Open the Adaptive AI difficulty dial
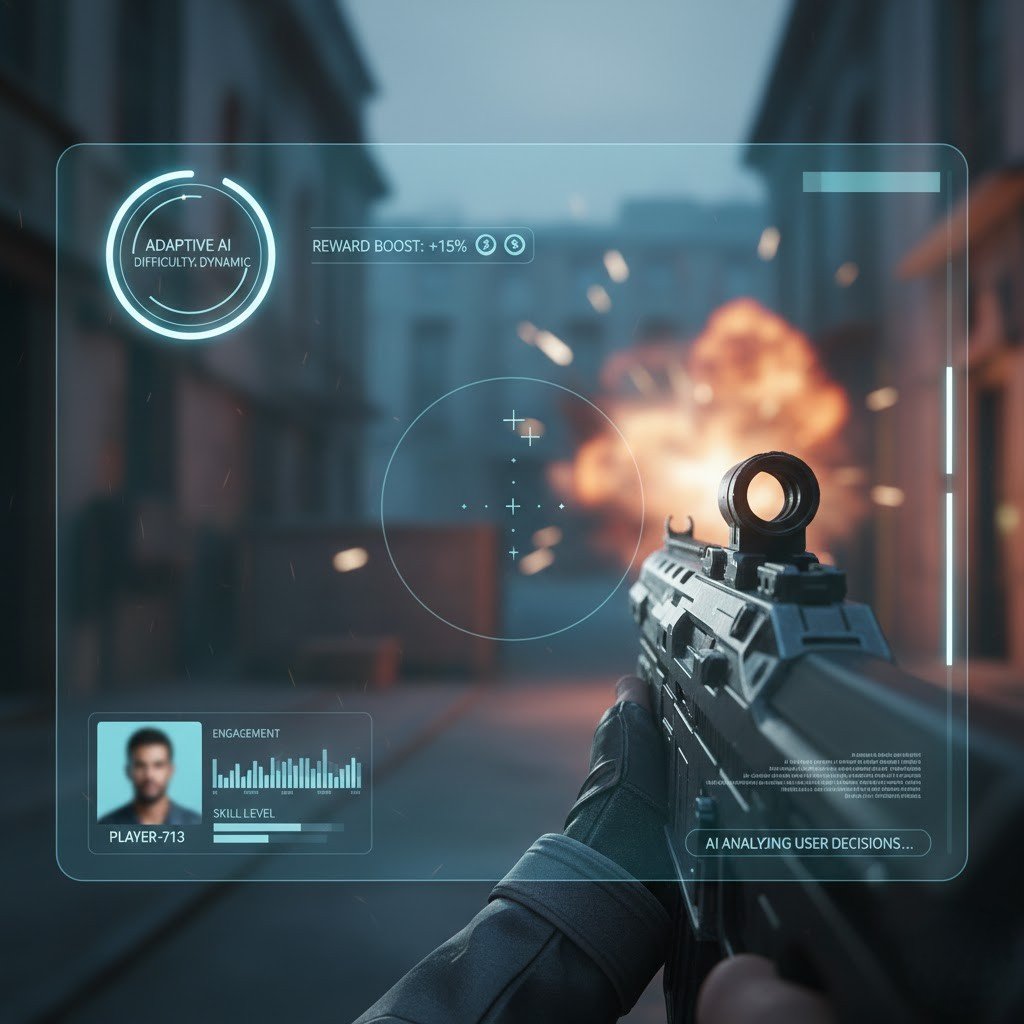 [x=190, y=254]
